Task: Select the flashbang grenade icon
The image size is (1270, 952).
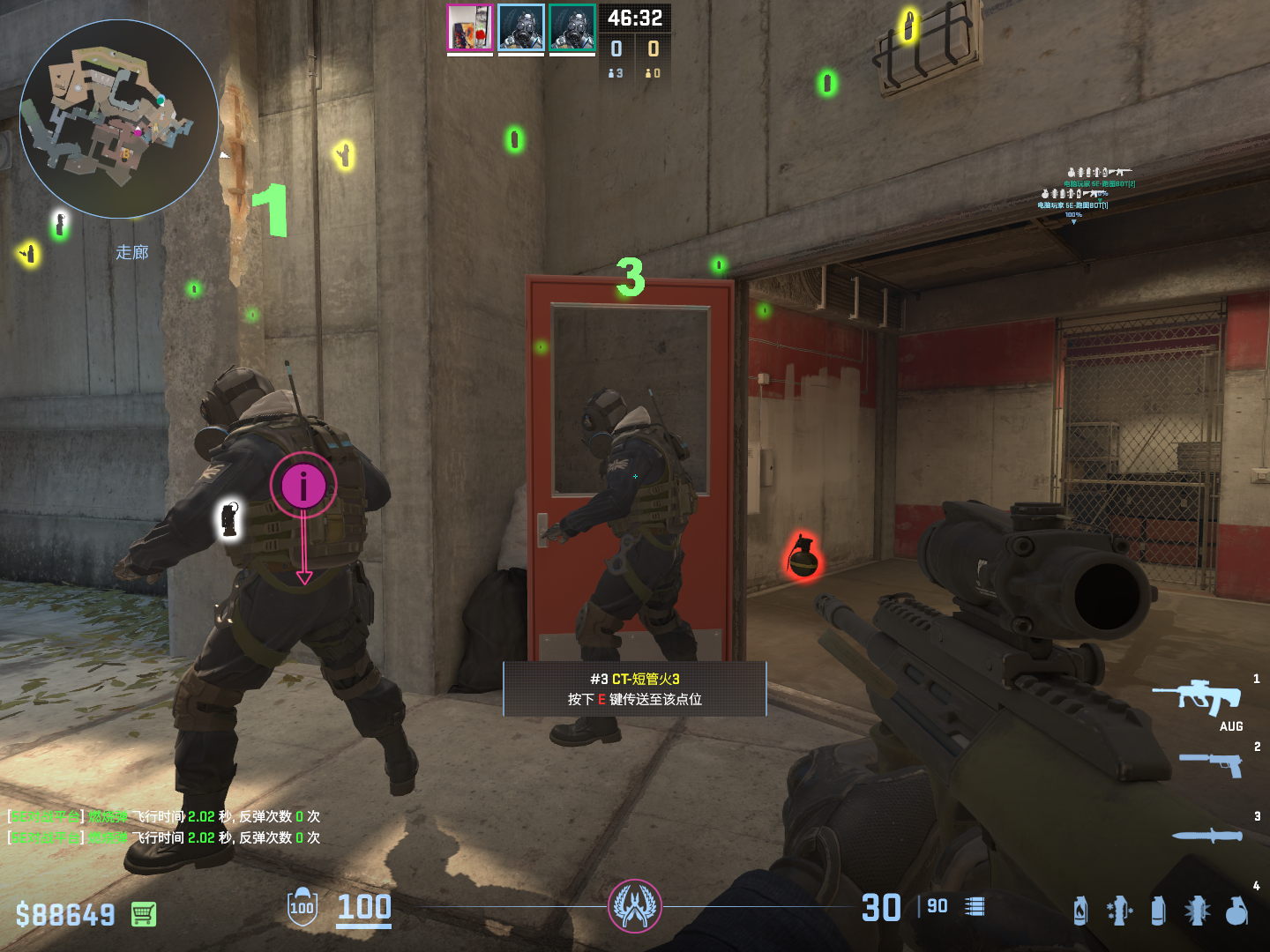Action: [1197, 911]
